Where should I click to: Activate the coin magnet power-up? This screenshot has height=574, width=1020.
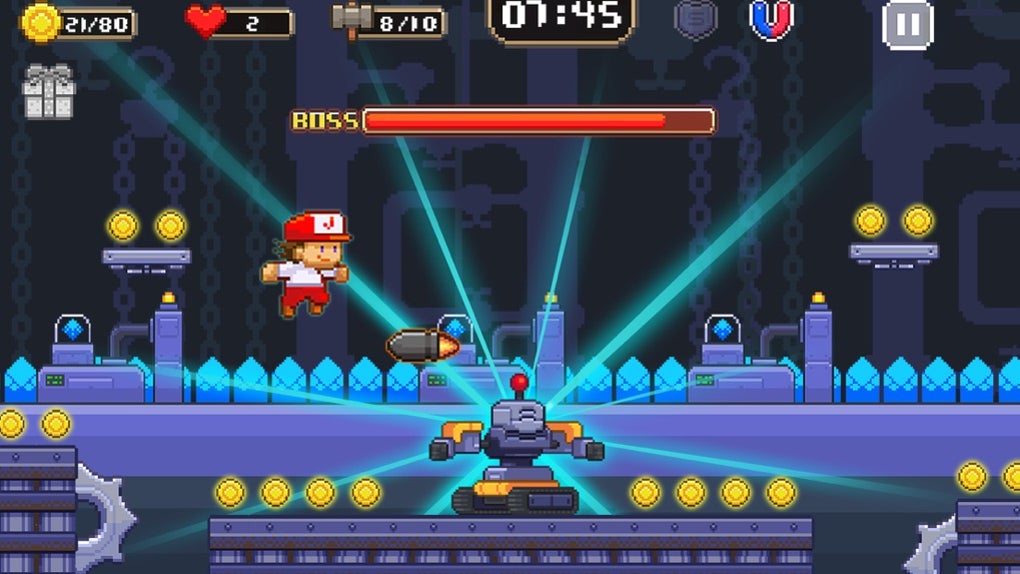(771, 20)
